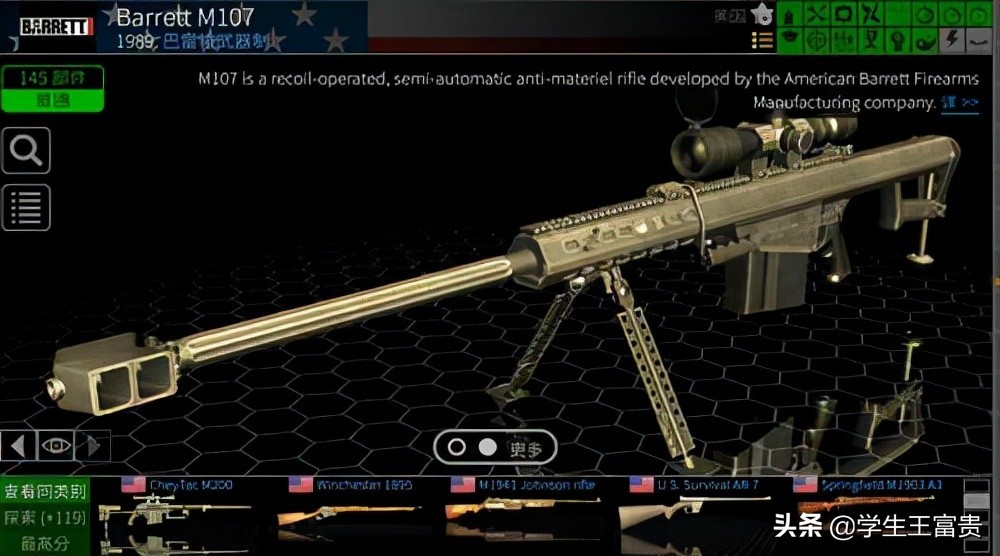Open the parts list button
This screenshot has width=1000, height=556.
26,208
